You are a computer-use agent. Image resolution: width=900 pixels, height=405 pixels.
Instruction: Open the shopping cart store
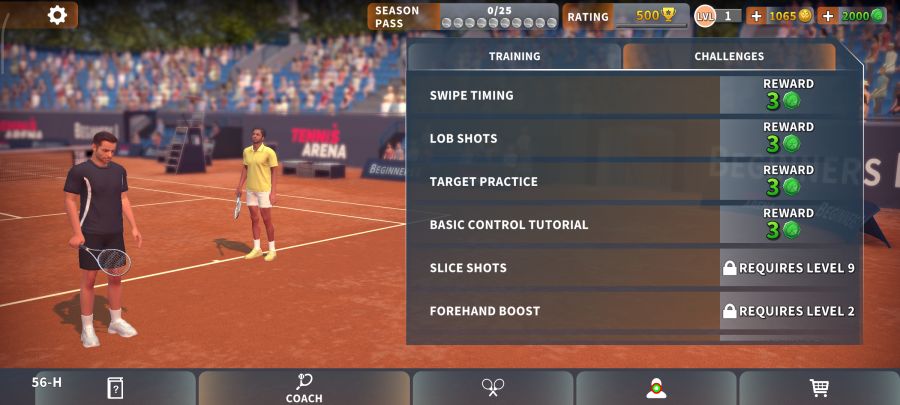819,388
